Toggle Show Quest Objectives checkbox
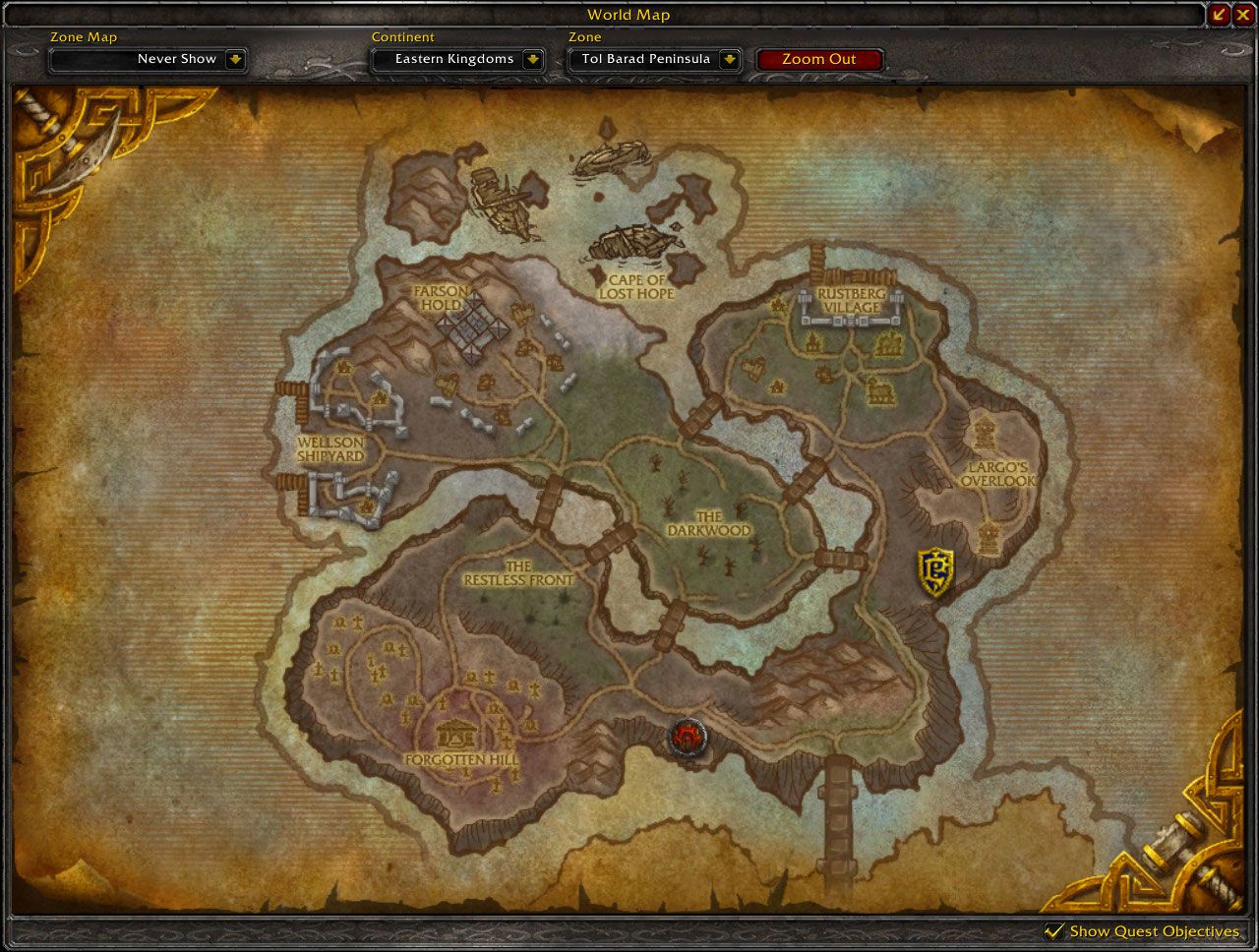The width and height of the screenshot is (1259, 952). click(1054, 930)
